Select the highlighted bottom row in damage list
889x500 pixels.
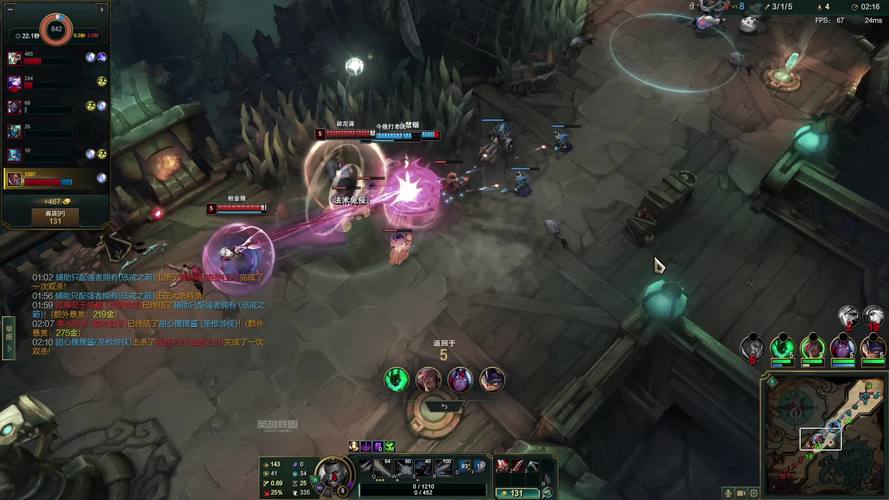(55, 180)
